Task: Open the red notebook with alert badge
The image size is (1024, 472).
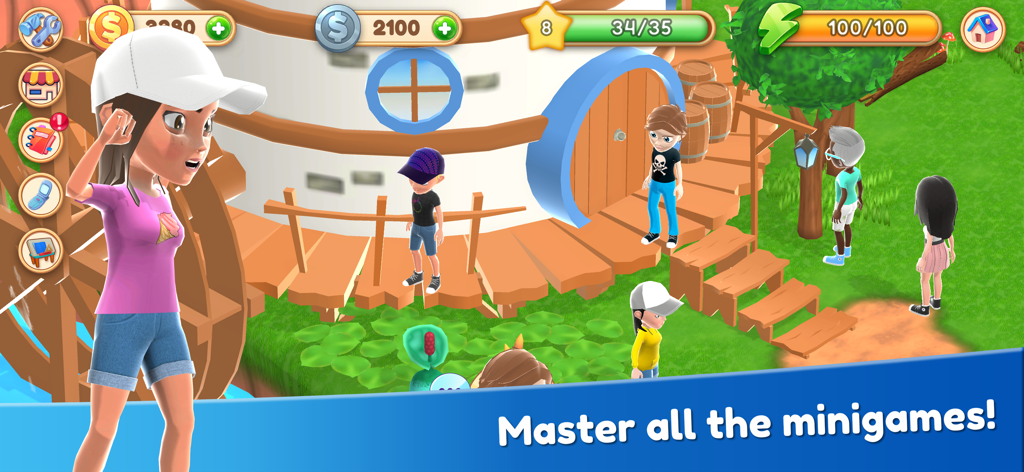Action: [x=40, y=140]
